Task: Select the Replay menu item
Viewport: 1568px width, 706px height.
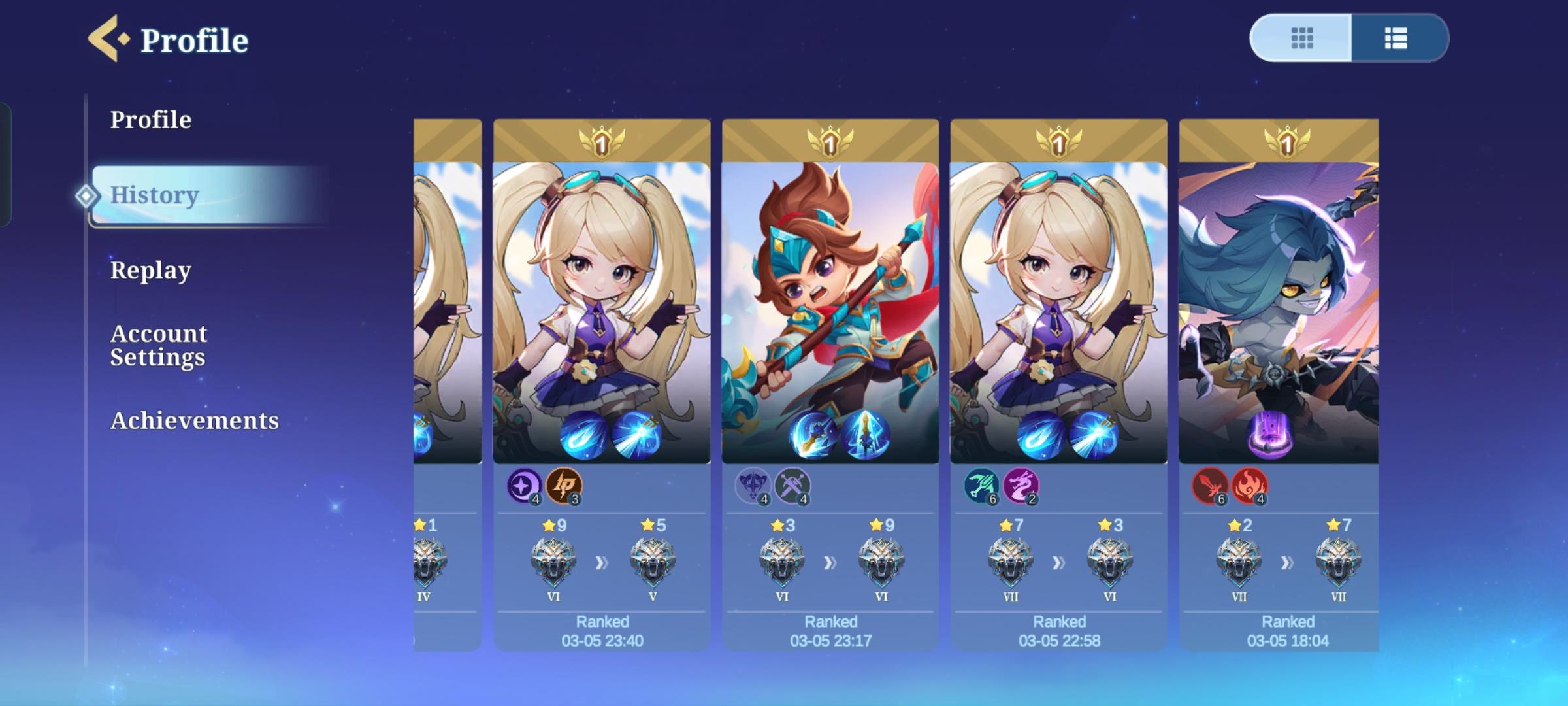Action: click(x=151, y=269)
